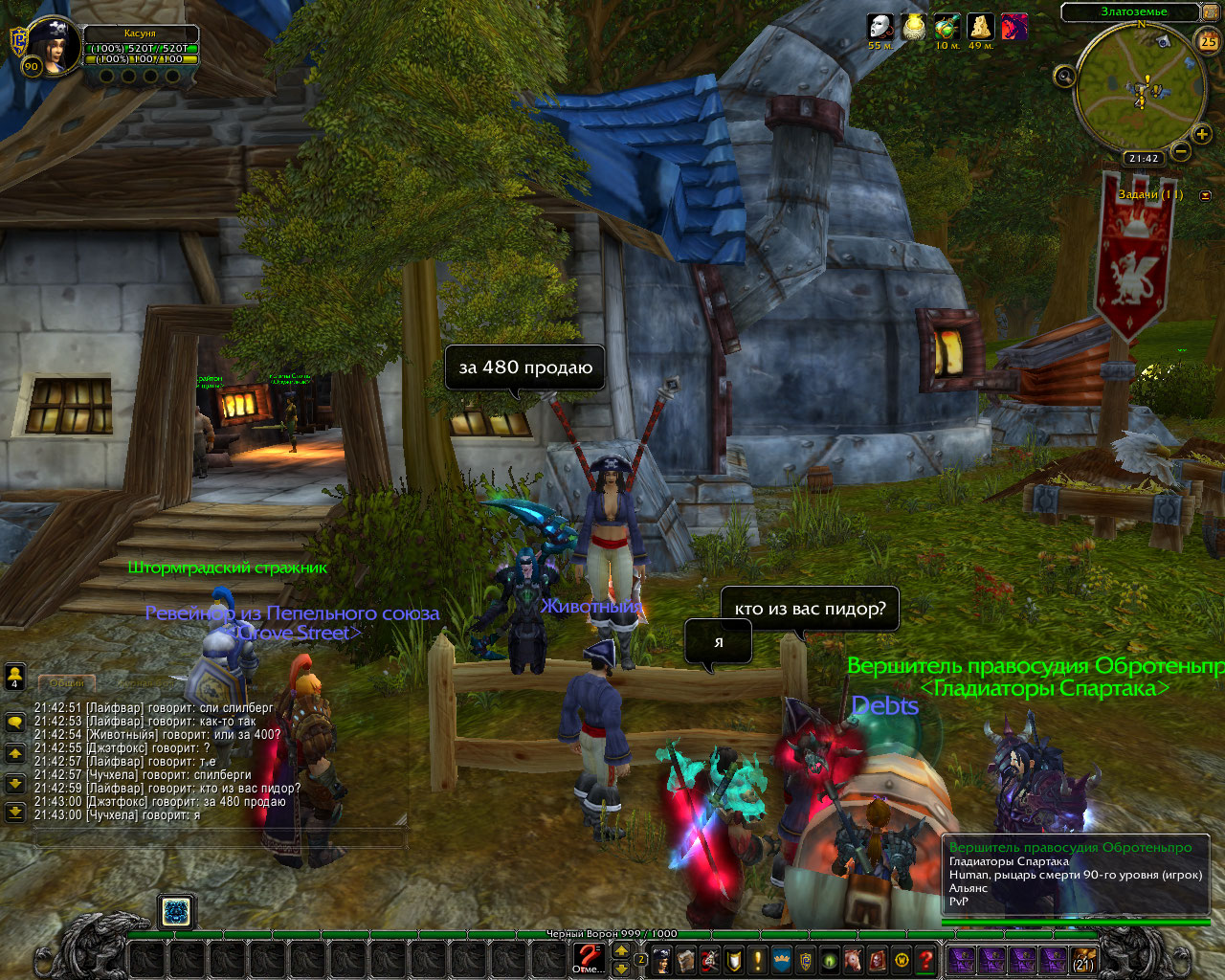The height and width of the screenshot is (980, 1225).
Task: Open the mounts horse head button
Action: click(854, 959)
